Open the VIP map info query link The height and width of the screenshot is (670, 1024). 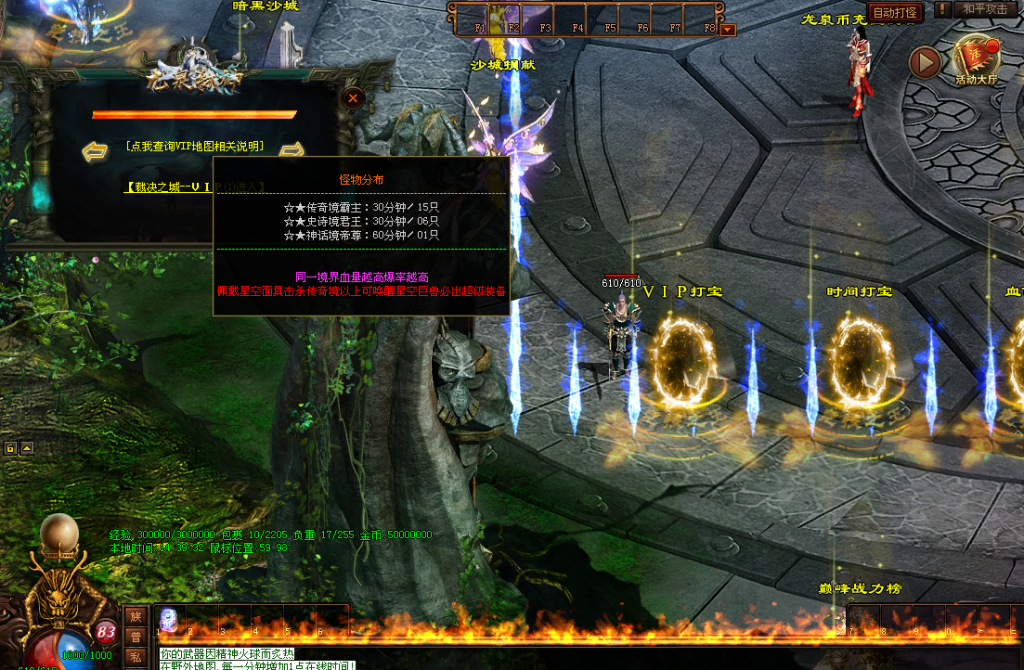tap(195, 146)
